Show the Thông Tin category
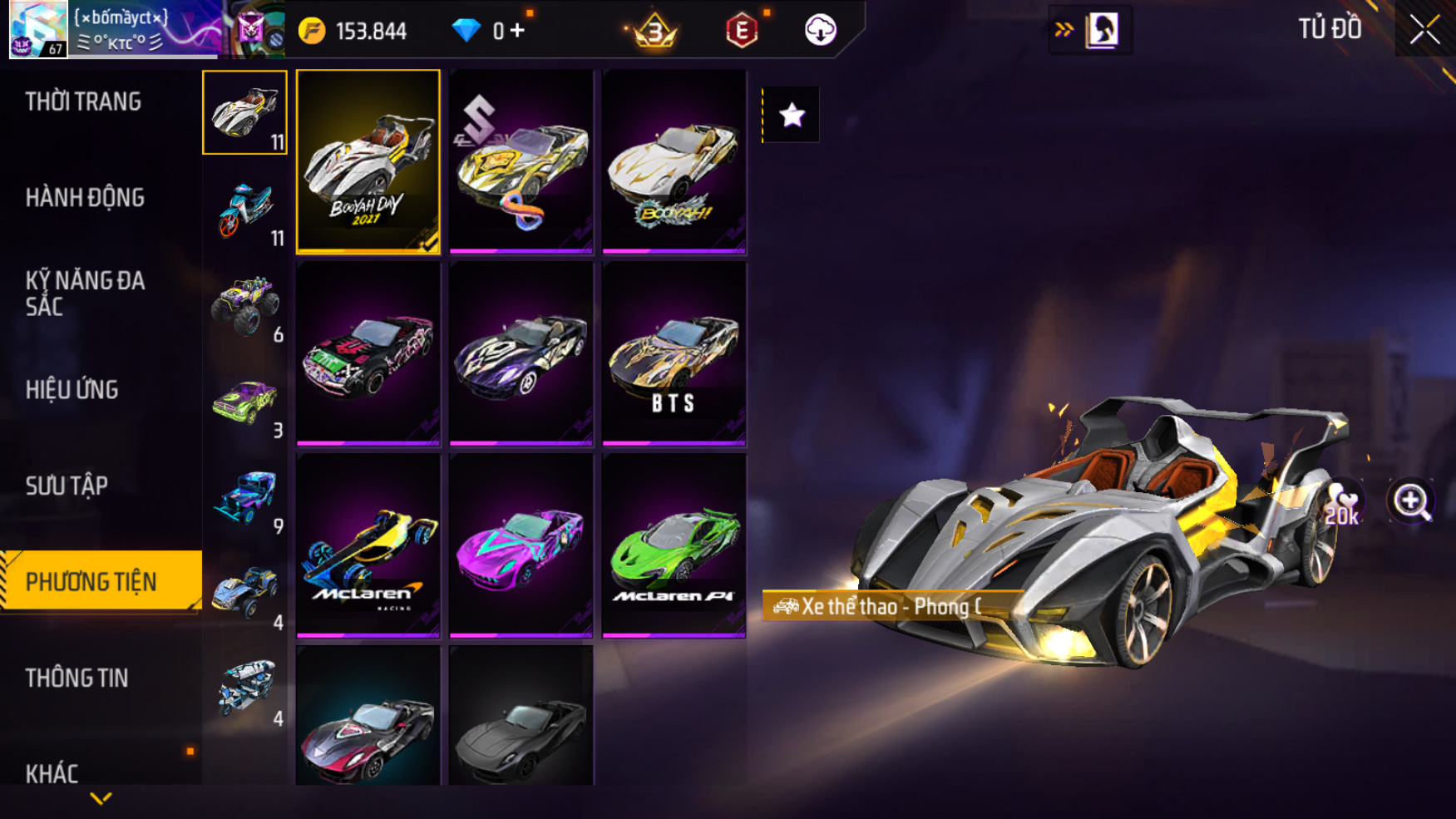 77,678
